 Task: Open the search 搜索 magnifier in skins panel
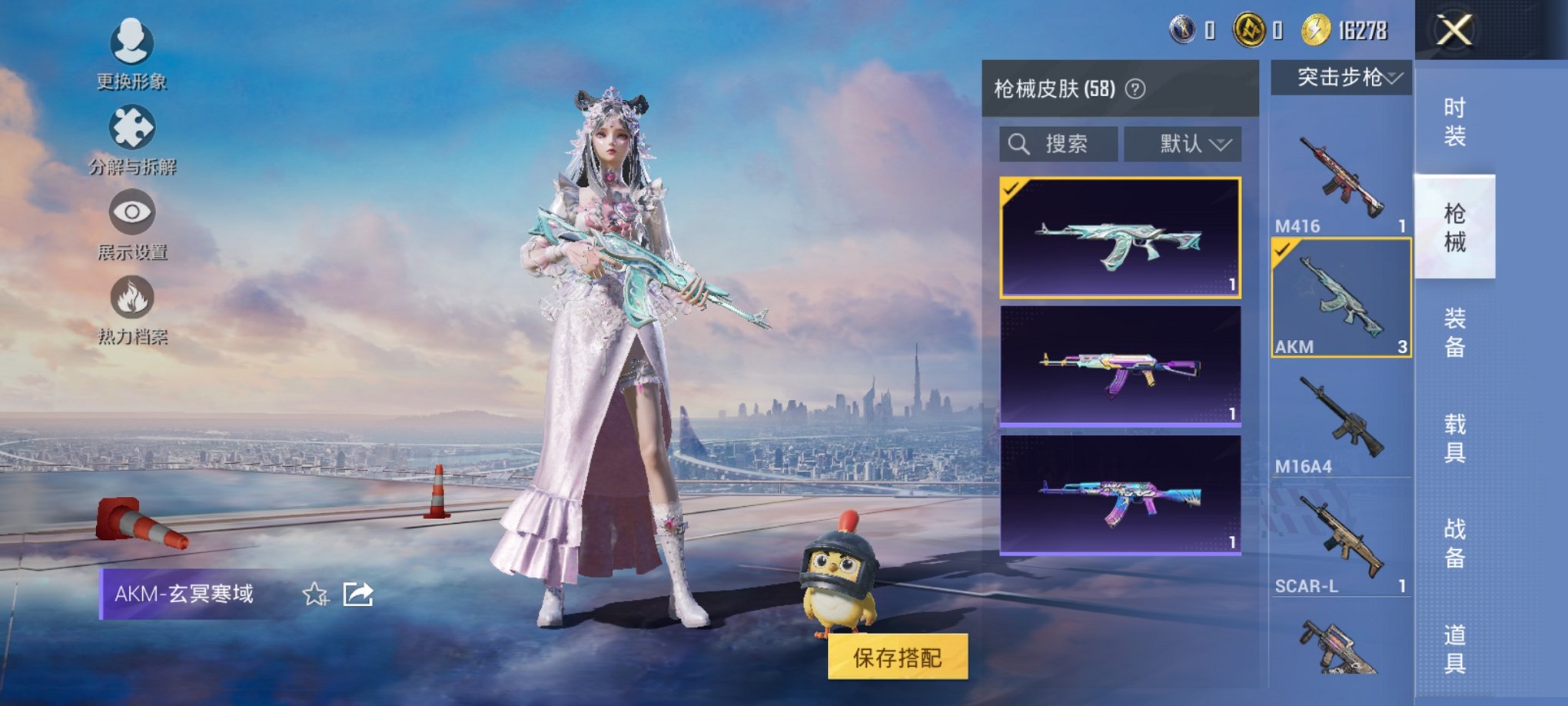coord(1021,143)
